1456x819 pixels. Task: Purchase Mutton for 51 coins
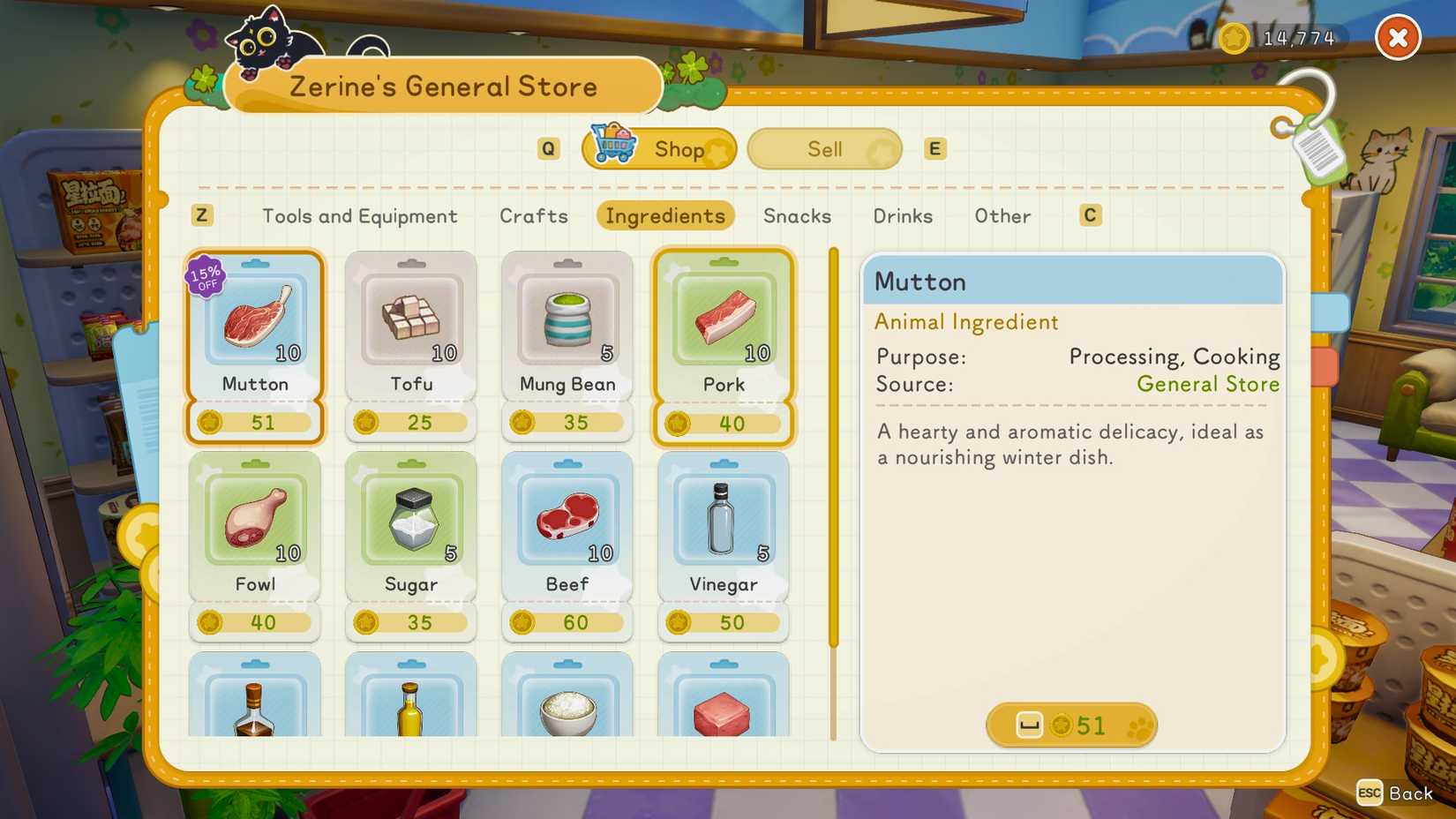[1070, 725]
